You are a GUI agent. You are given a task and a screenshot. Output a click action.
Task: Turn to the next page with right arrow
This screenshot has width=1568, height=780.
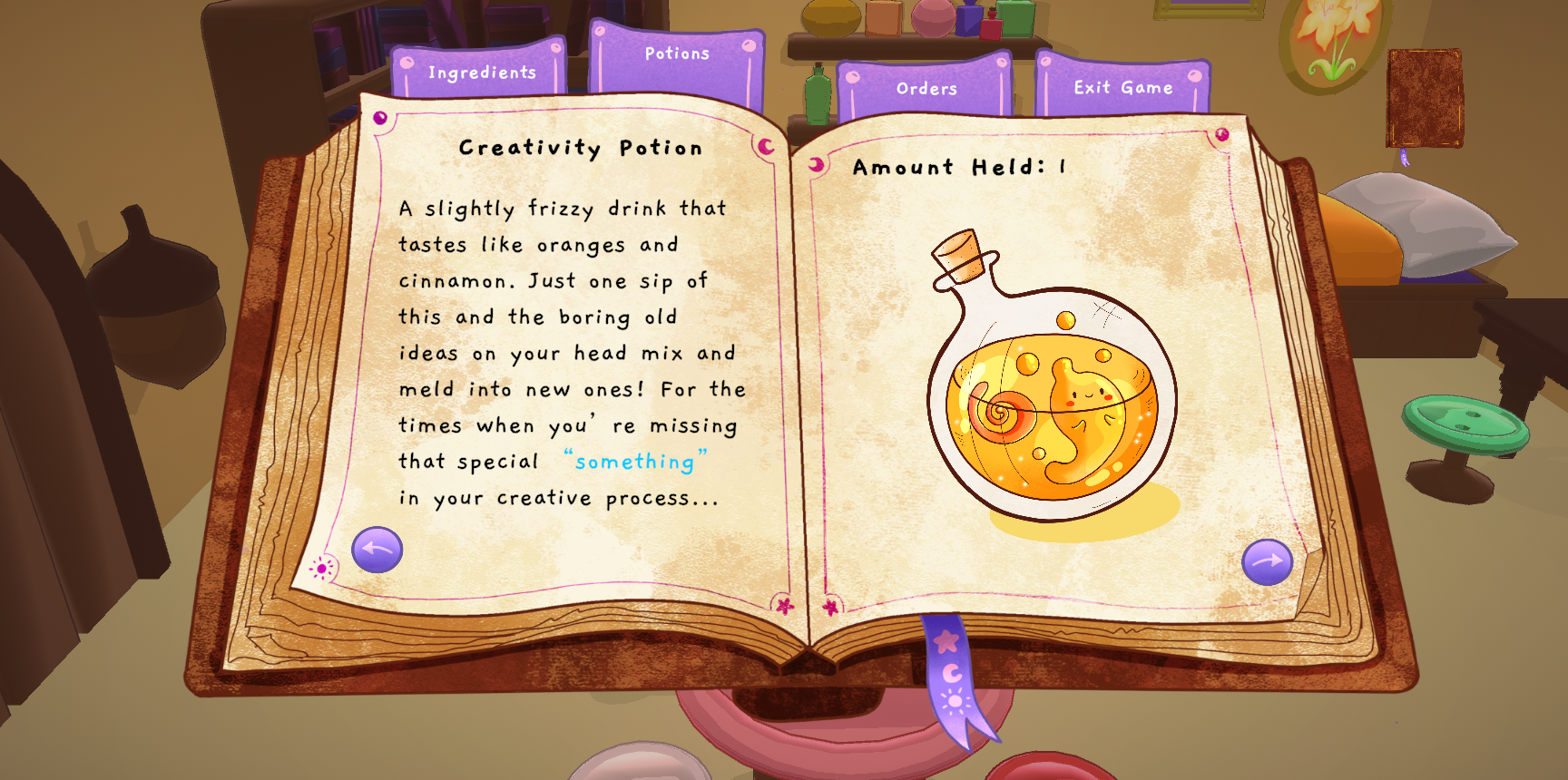click(x=1267, y=561)
